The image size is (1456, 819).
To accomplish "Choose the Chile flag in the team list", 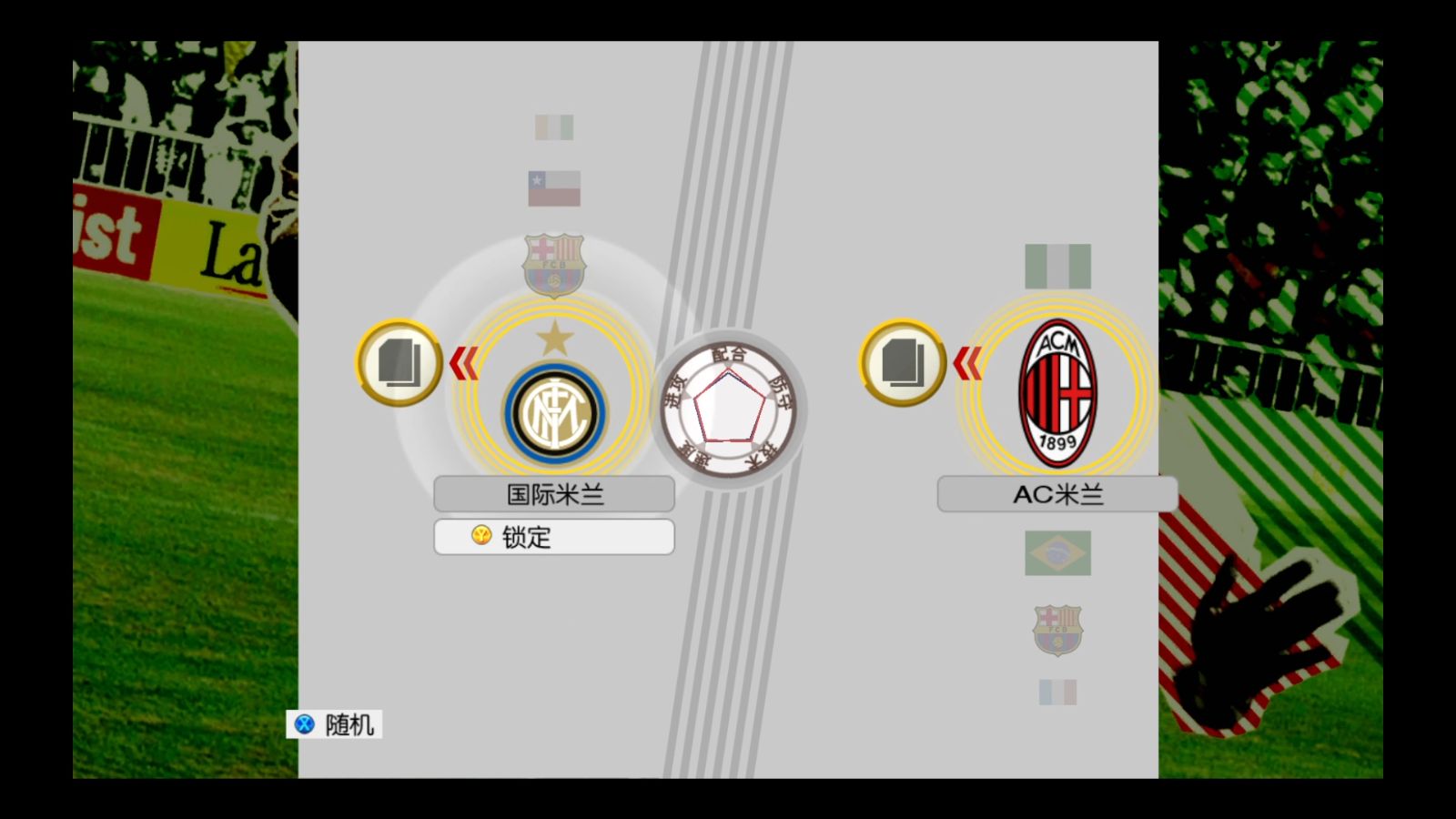I will click(x=554, y=188).
